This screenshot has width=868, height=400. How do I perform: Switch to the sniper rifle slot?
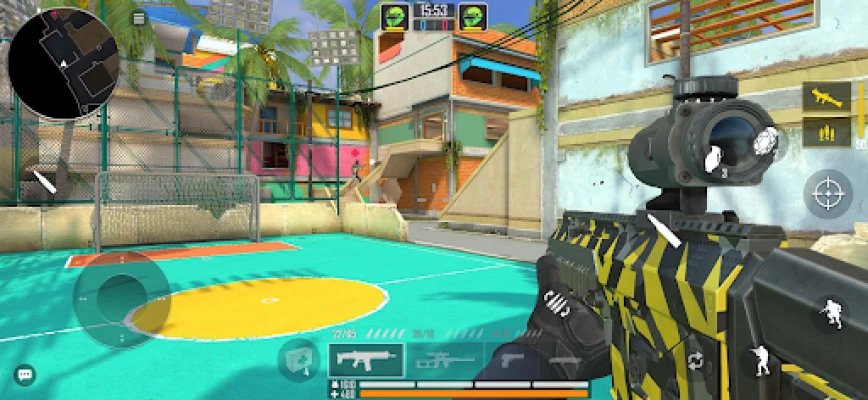point(445,359)
